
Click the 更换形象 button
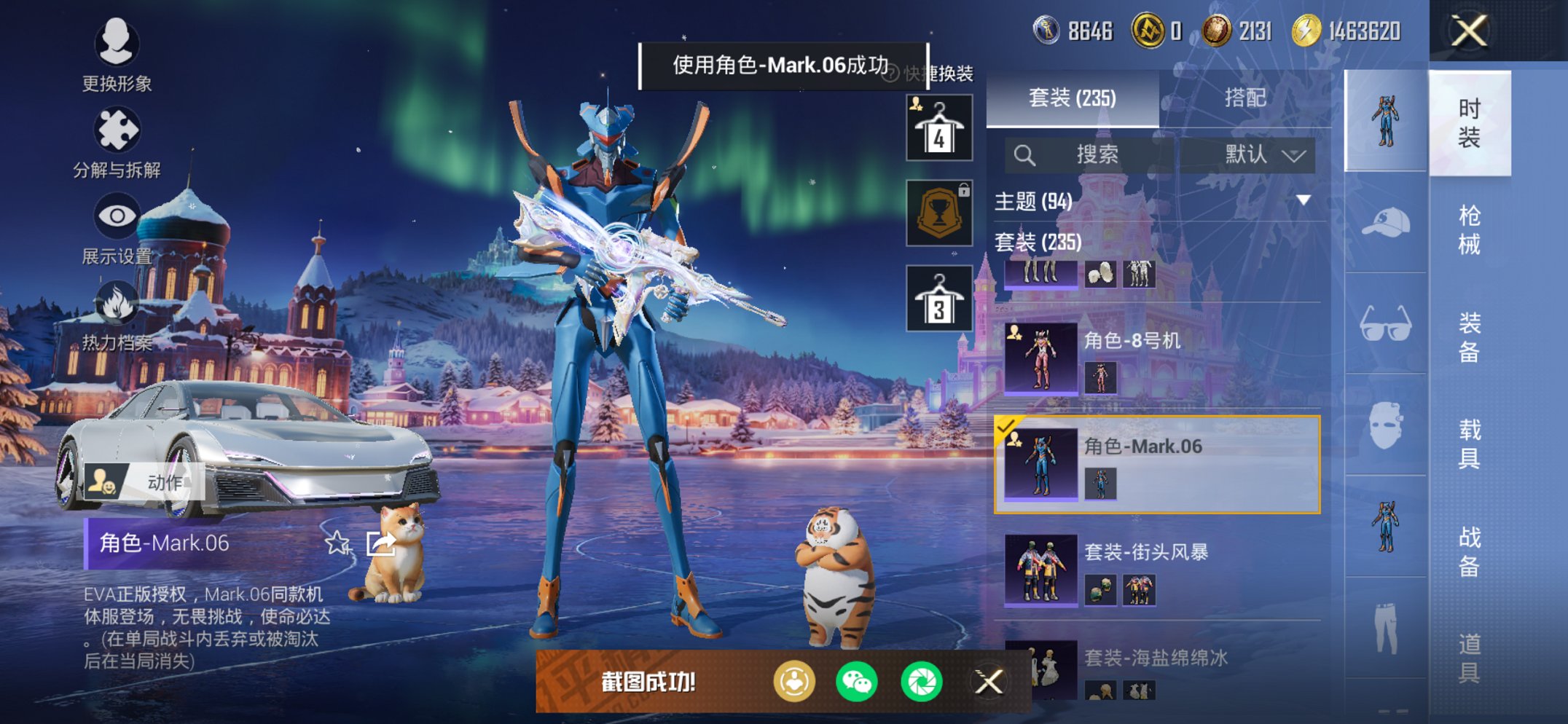pyautogui.click(x=117, y=44)
